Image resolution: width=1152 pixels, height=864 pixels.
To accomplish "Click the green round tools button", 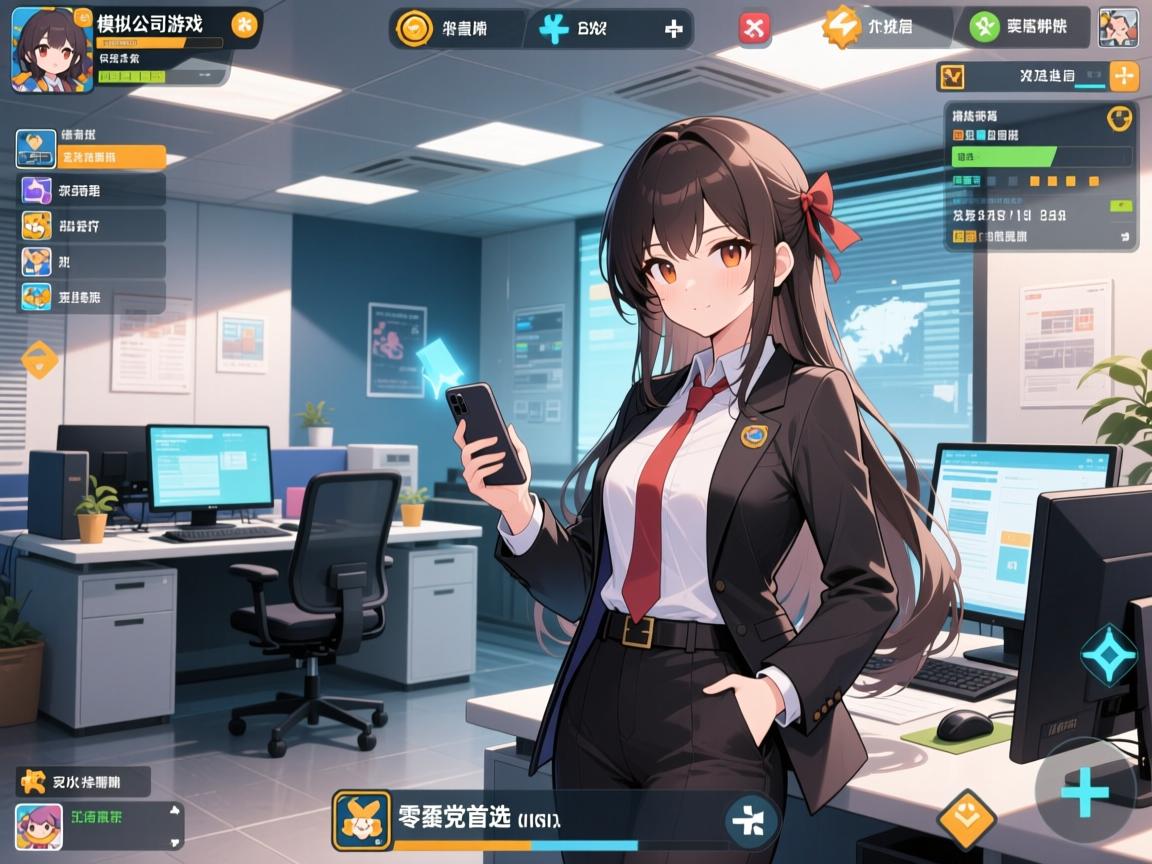I will 986,27.
